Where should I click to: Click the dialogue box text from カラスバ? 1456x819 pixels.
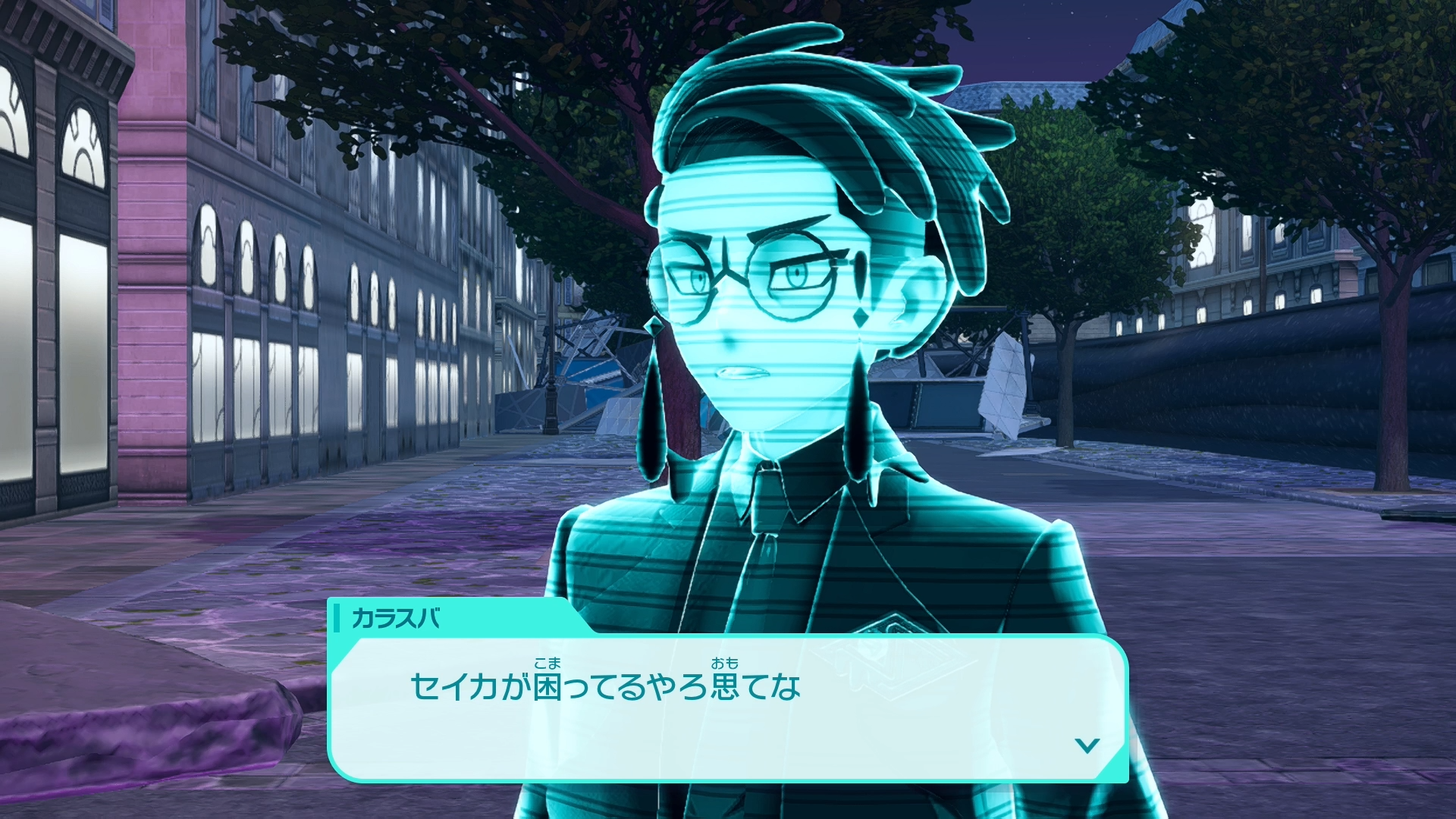click(x=605, y=686)
